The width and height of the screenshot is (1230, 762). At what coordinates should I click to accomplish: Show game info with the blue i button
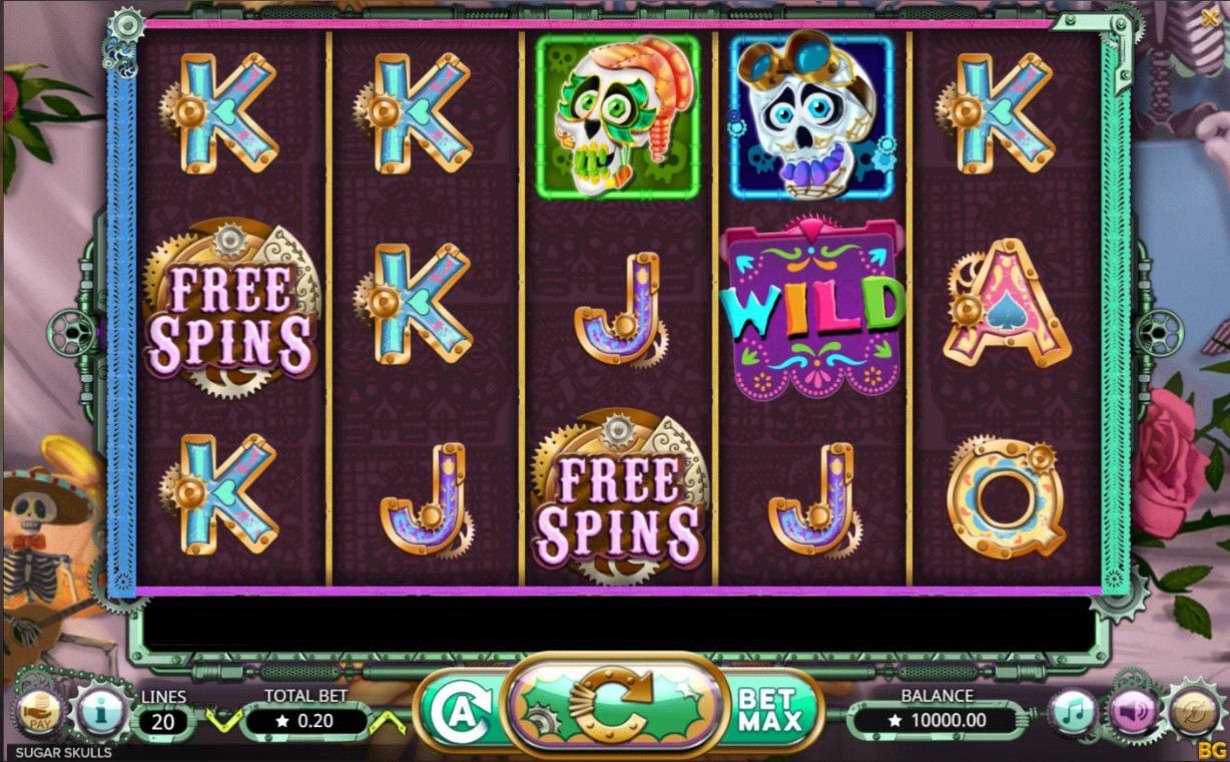tap(100, 714)
